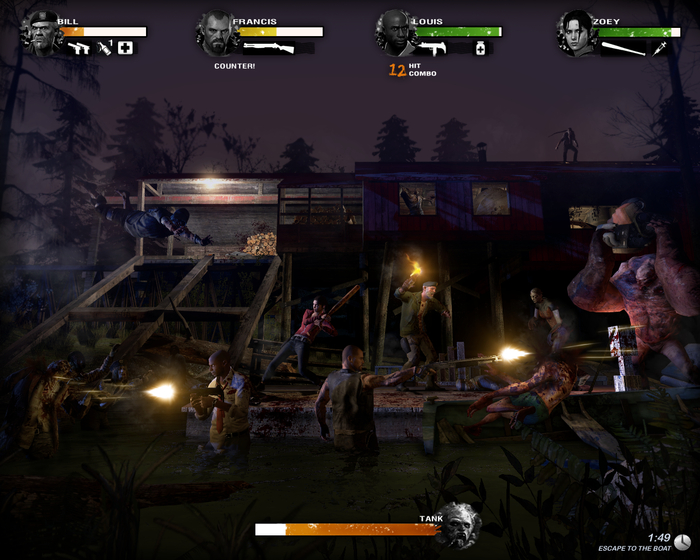700x560 pixels.
Task: Choose Bill's dual pistols weapon icon
Action: [x=78, y=47]
